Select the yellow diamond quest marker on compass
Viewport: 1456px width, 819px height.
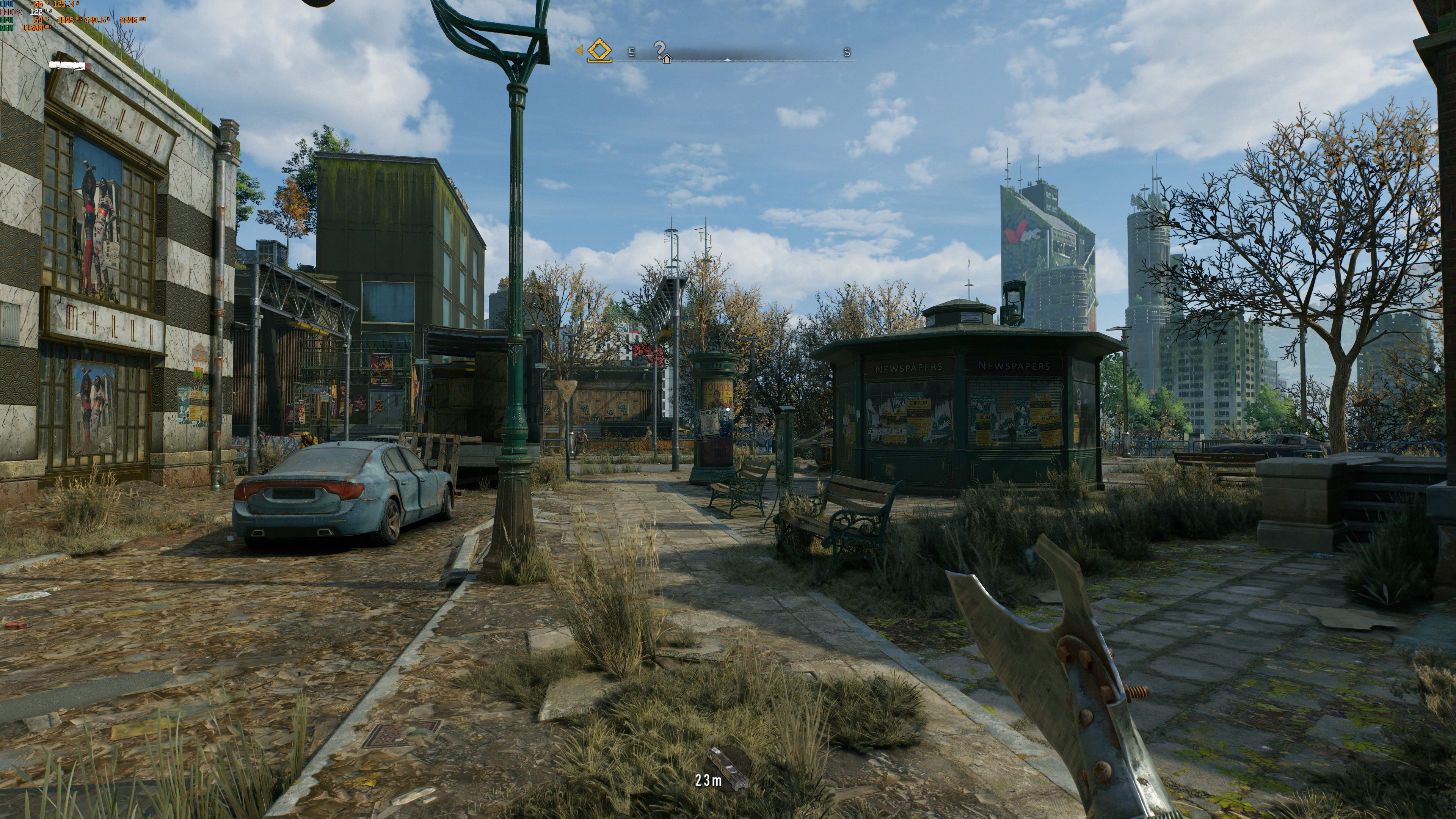click(599, 51)
